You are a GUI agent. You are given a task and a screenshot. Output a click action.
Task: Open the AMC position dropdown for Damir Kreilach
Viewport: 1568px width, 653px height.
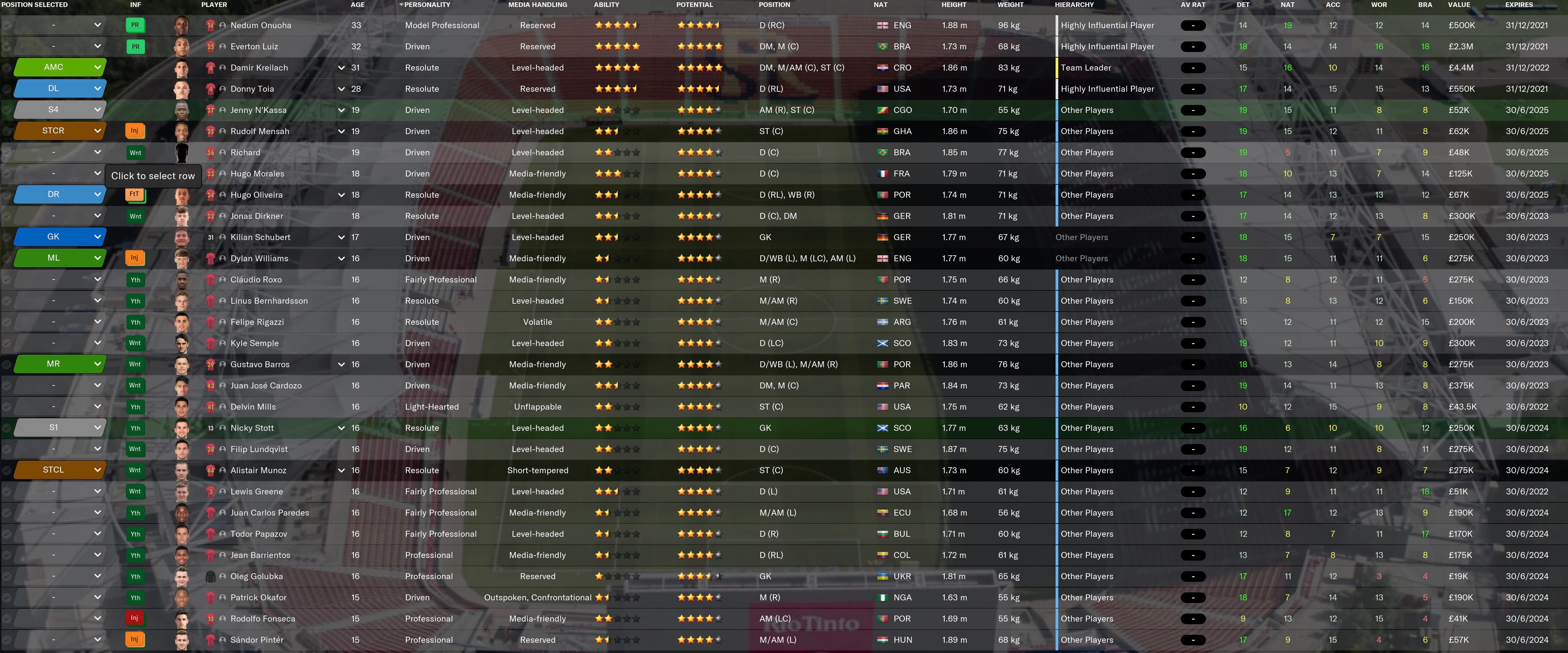(59, 68)
